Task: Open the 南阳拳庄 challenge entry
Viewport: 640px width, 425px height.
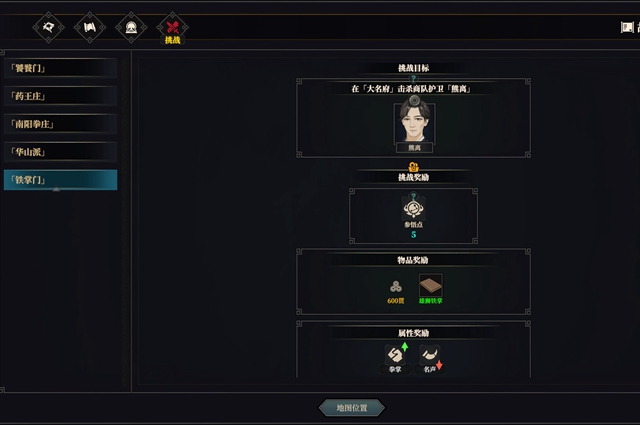Action: pyautogui.click(x=59, y=124)
